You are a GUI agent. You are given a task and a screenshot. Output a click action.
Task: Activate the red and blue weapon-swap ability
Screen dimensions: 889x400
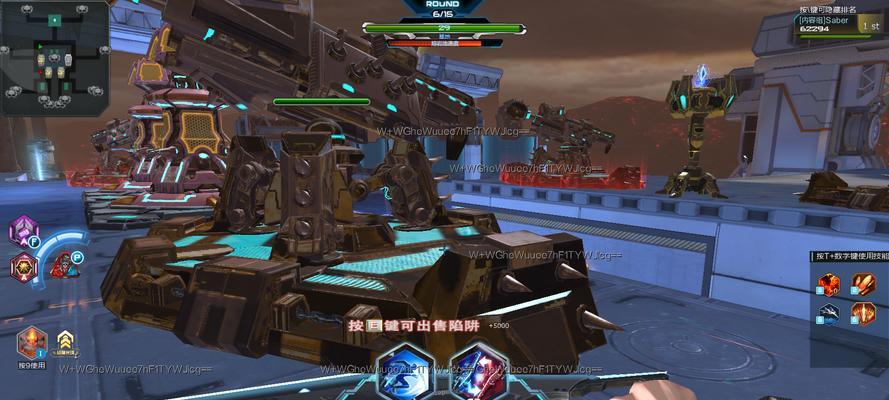pyautogui.click(x=477, y=371)
